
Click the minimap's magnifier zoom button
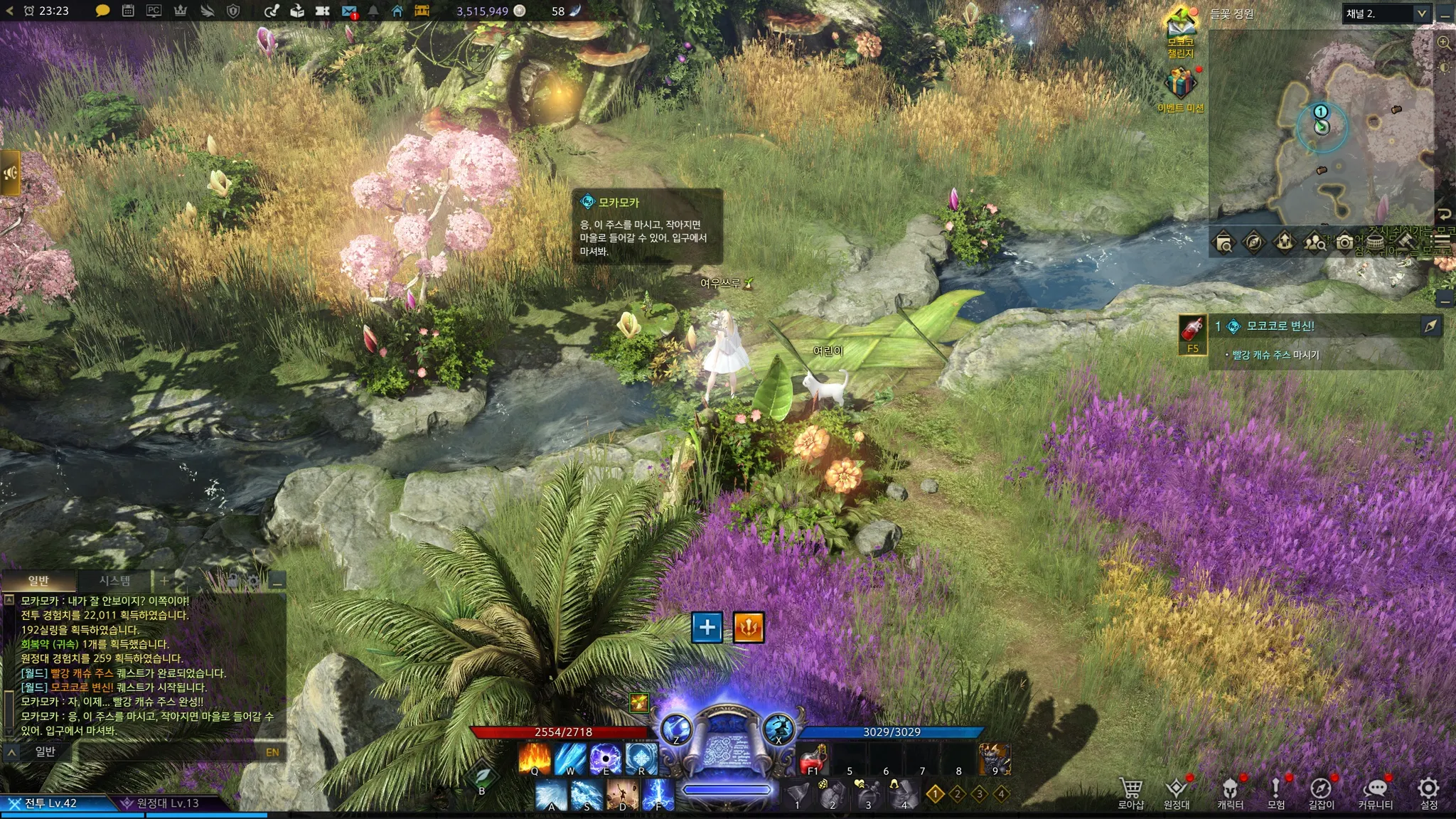1444,43
